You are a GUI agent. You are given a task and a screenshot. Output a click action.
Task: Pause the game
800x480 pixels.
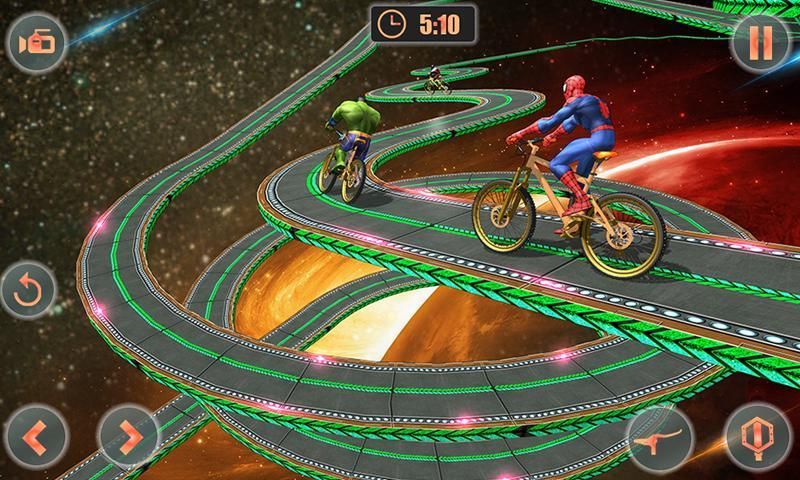pyautogui.click(x=755, y=43)
